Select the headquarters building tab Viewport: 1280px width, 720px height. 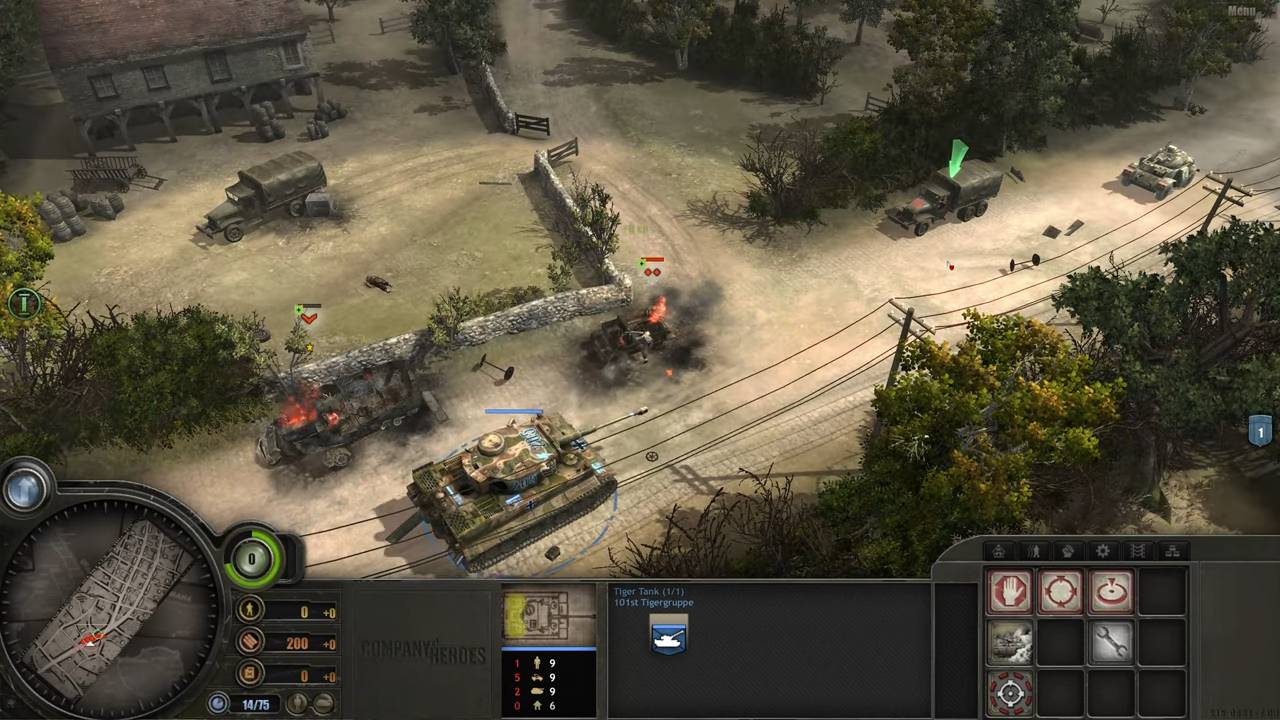pos(998,551)
